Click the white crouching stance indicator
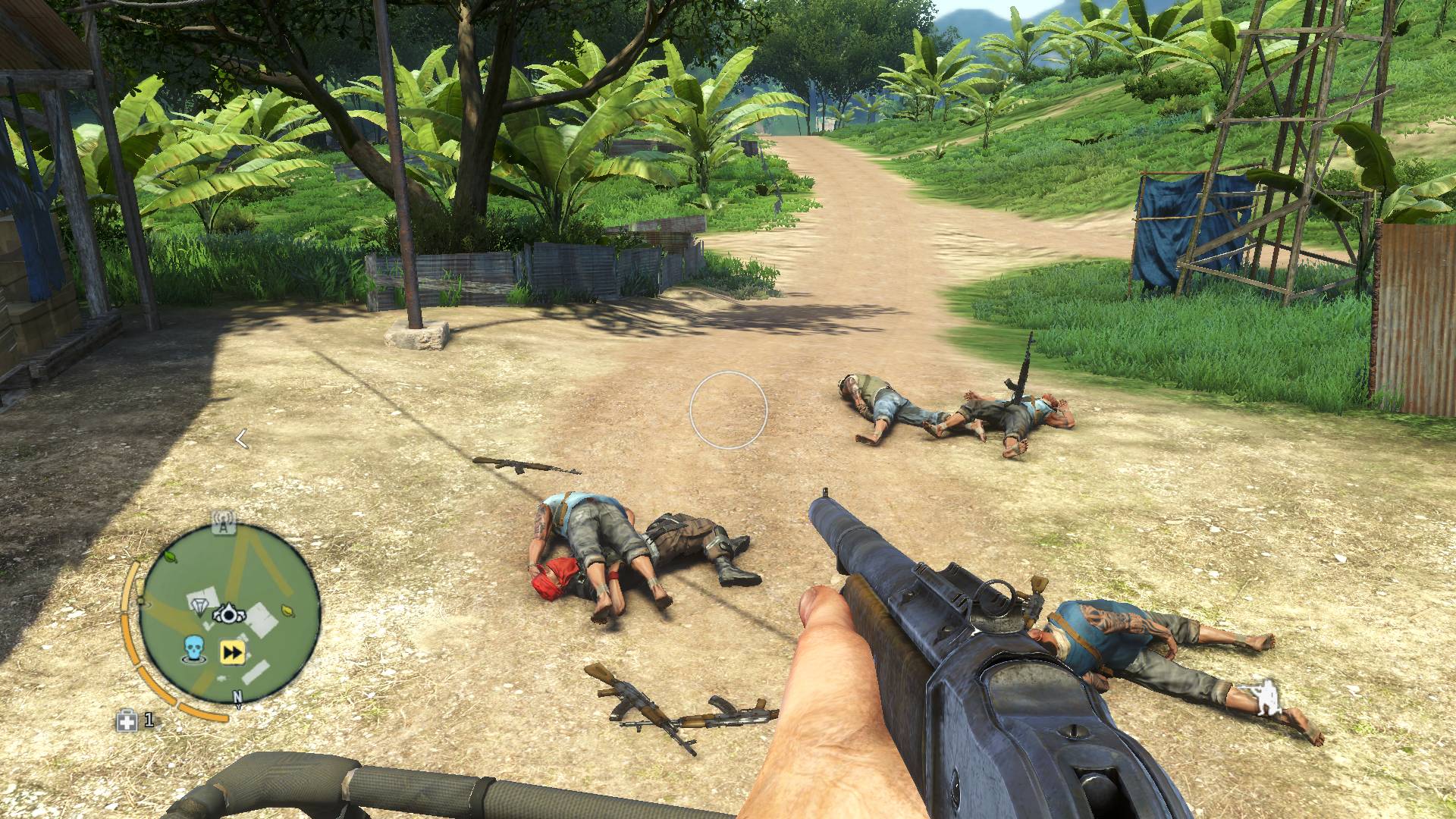The height and width of the screenshot is (819, 1456). [1264, 698]
